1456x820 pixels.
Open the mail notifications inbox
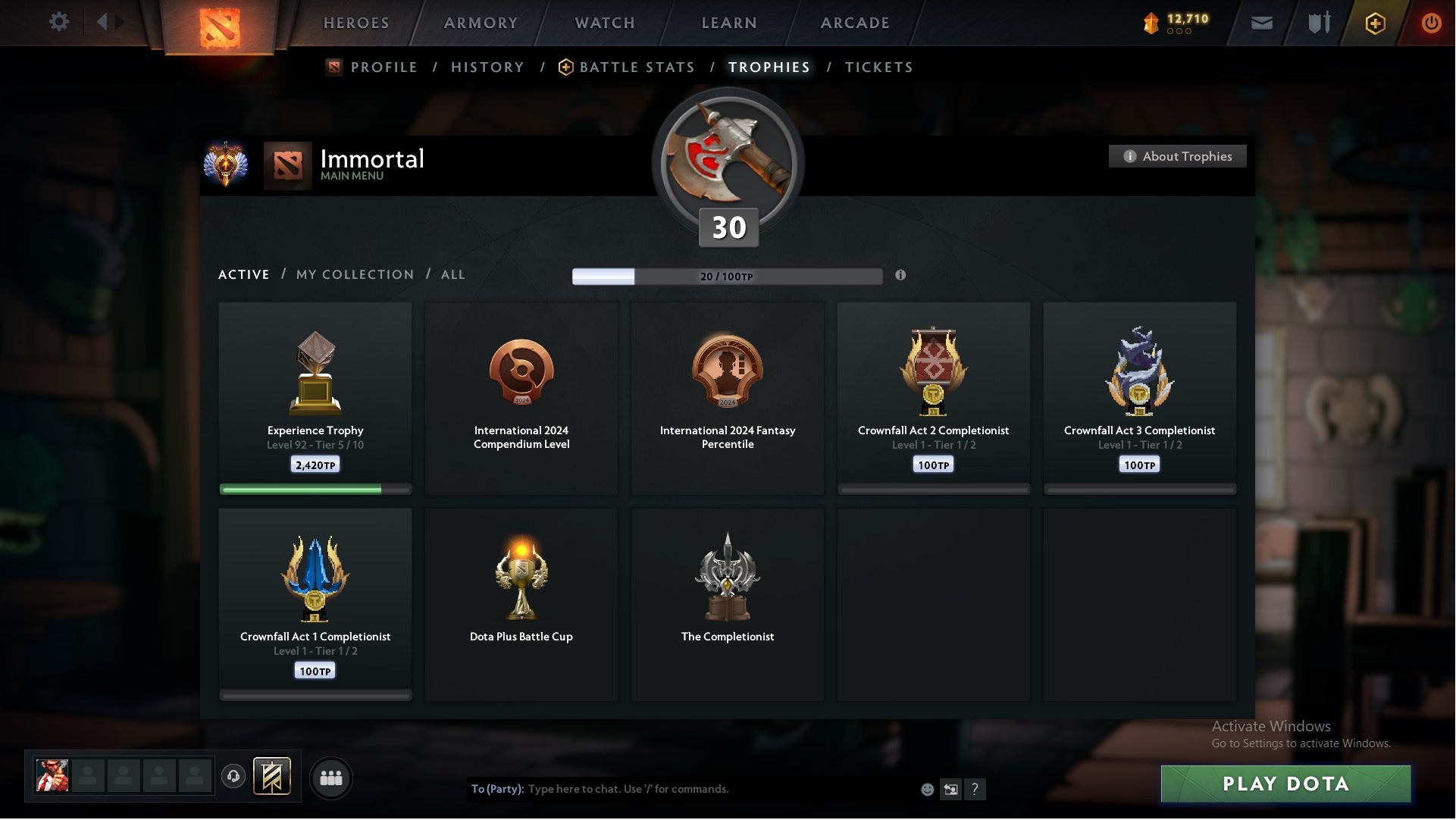click(x=1263, y=23)
